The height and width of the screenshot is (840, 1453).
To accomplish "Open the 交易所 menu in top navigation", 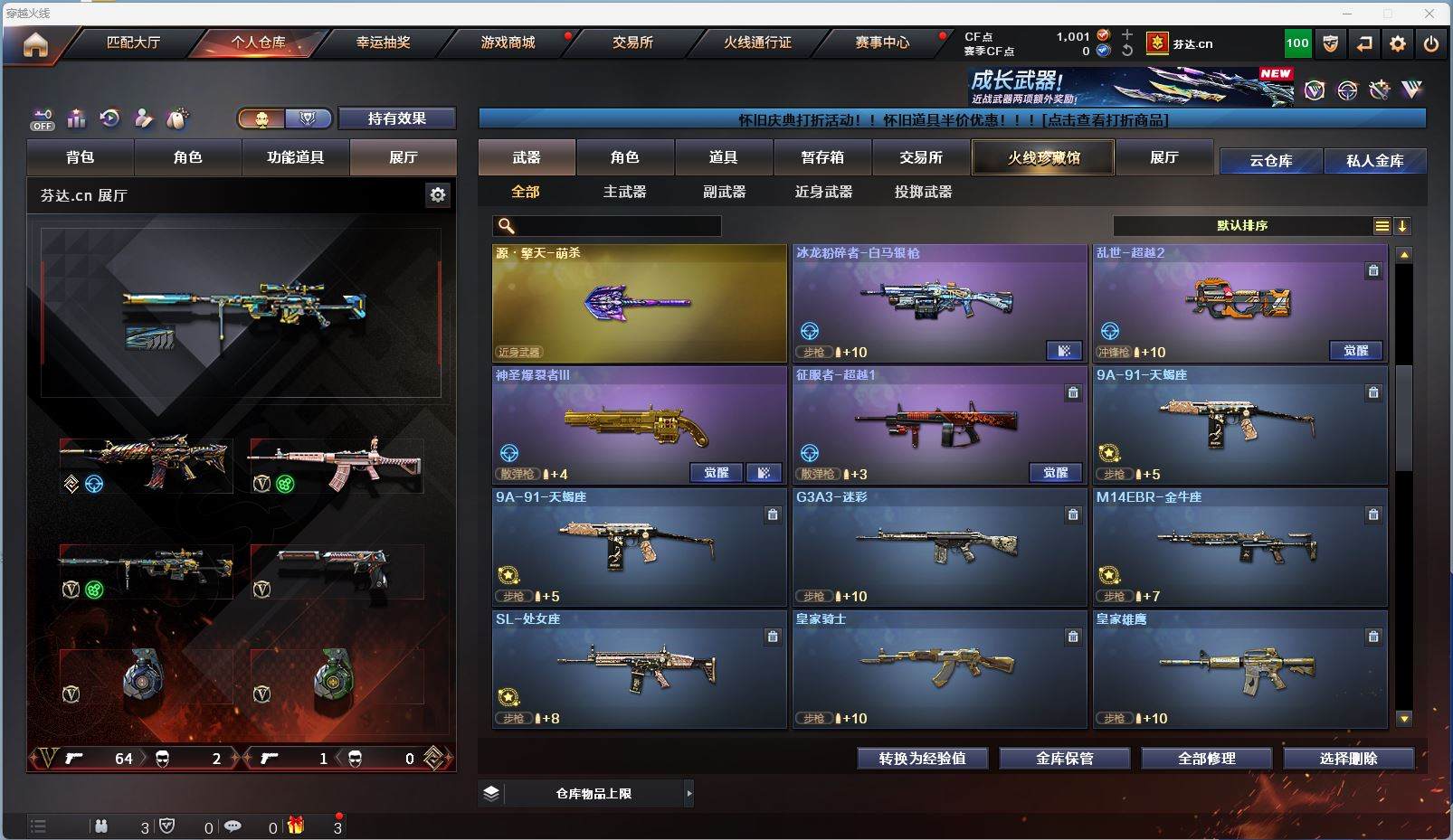I will point(632,42).
